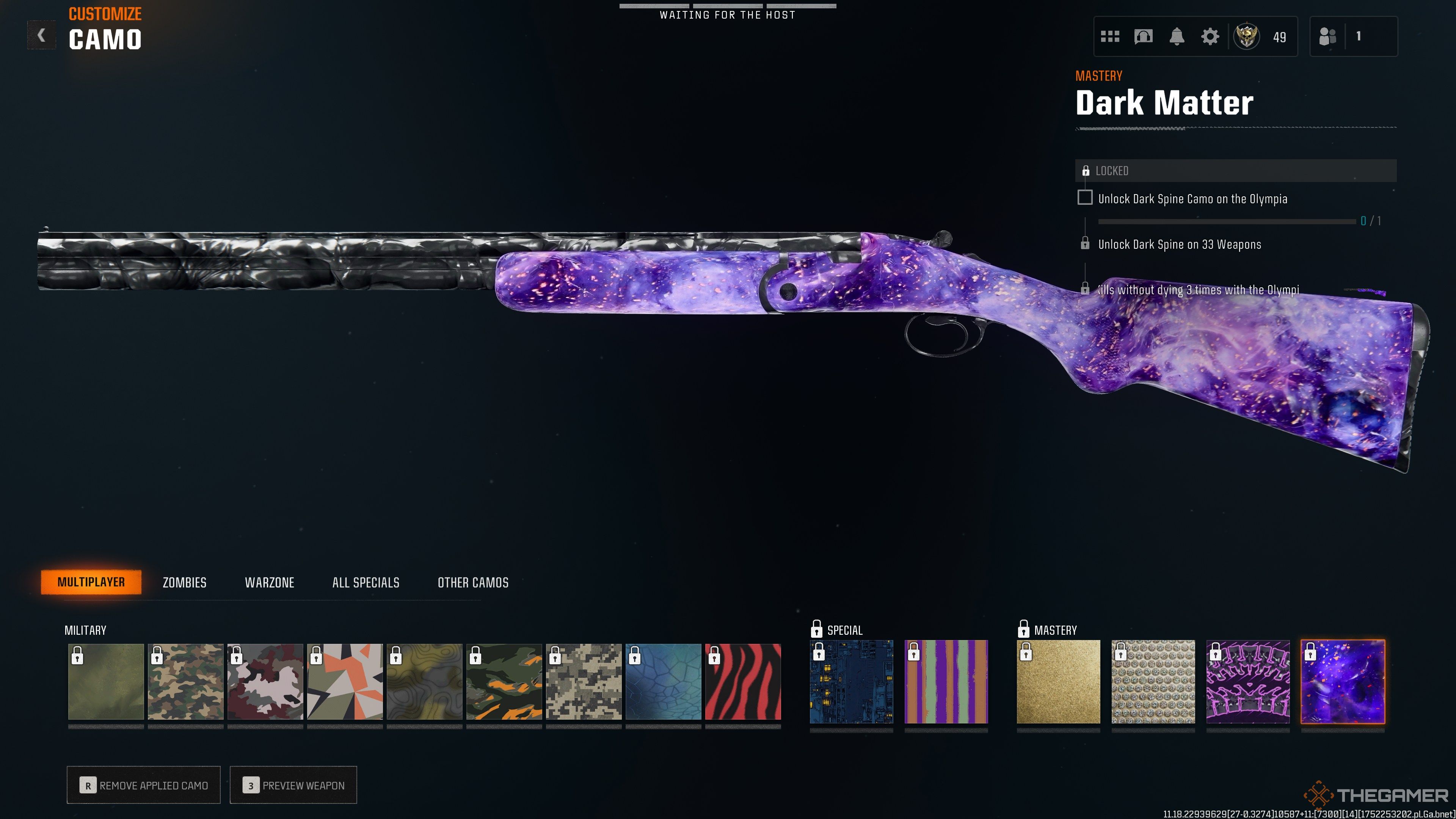The height and width of the screenshot is (819, 1456).
Task: Select the blue scales camo
Action: 663,682
